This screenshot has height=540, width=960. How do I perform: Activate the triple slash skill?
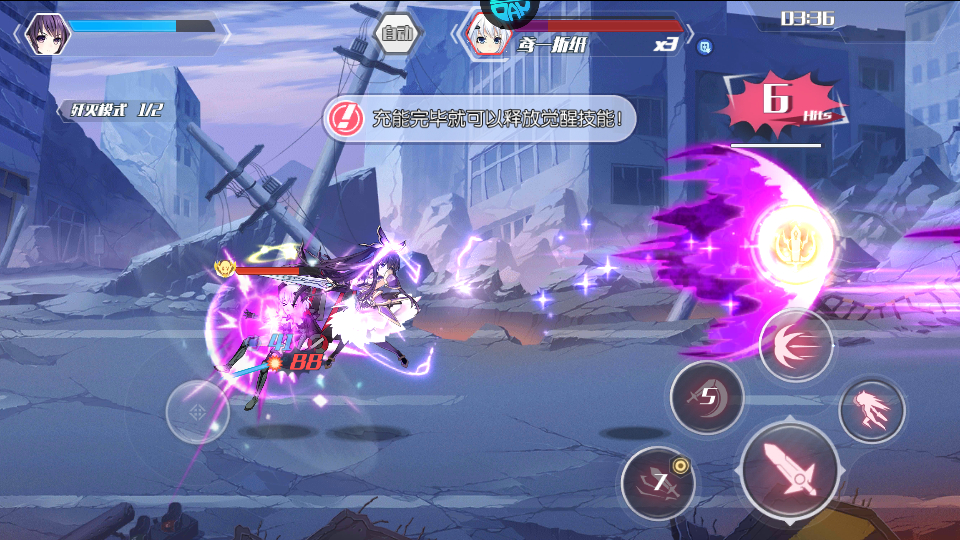(x=796, y=345)
